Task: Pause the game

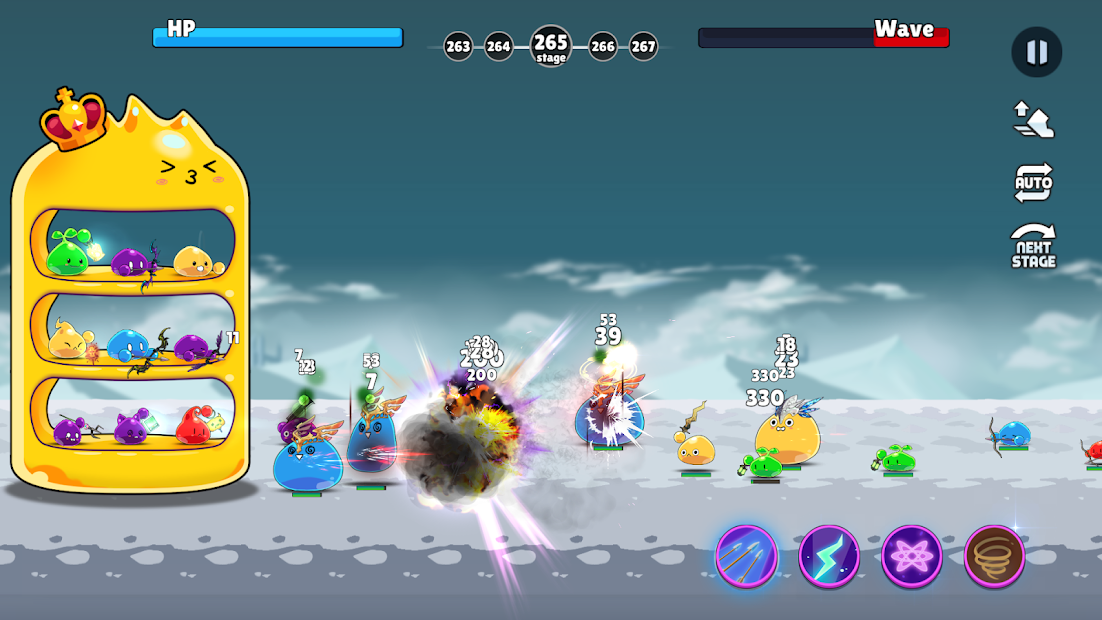Action: click(x=1036, y=52)
